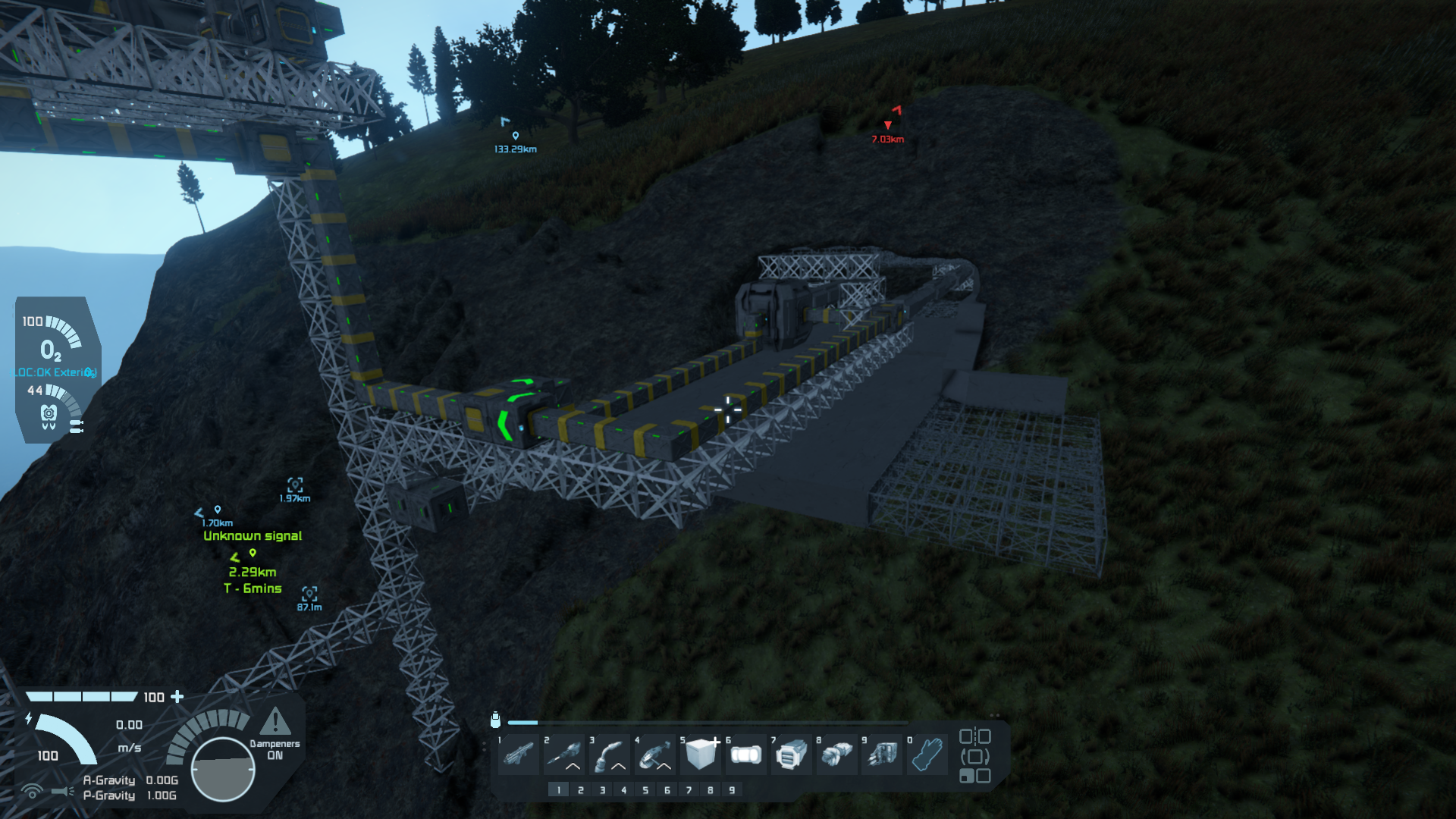
Task: Switch to toolbar page 5
Action: coord(645,790)
